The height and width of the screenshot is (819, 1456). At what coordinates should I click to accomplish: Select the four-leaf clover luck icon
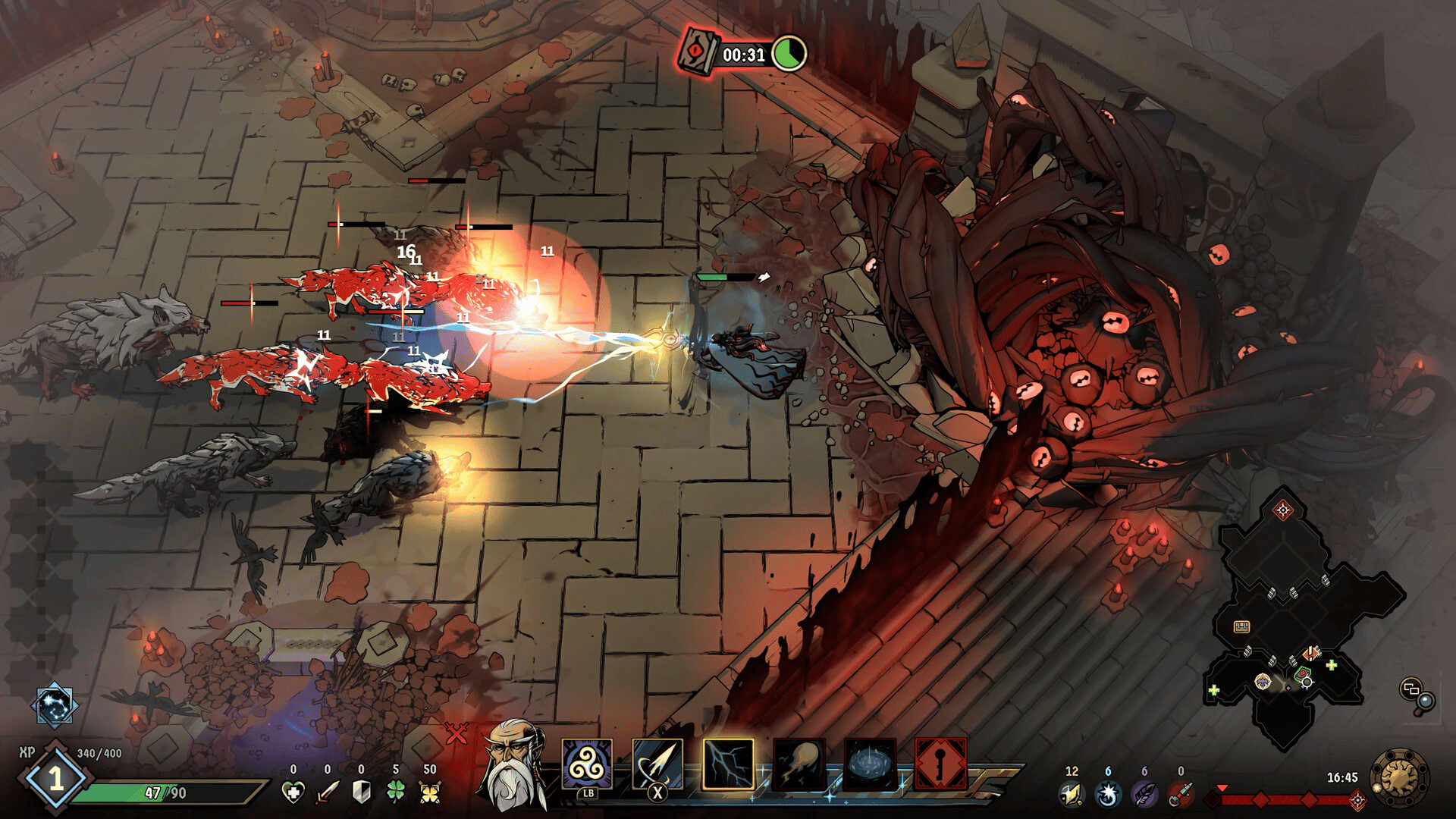point(395,792)
